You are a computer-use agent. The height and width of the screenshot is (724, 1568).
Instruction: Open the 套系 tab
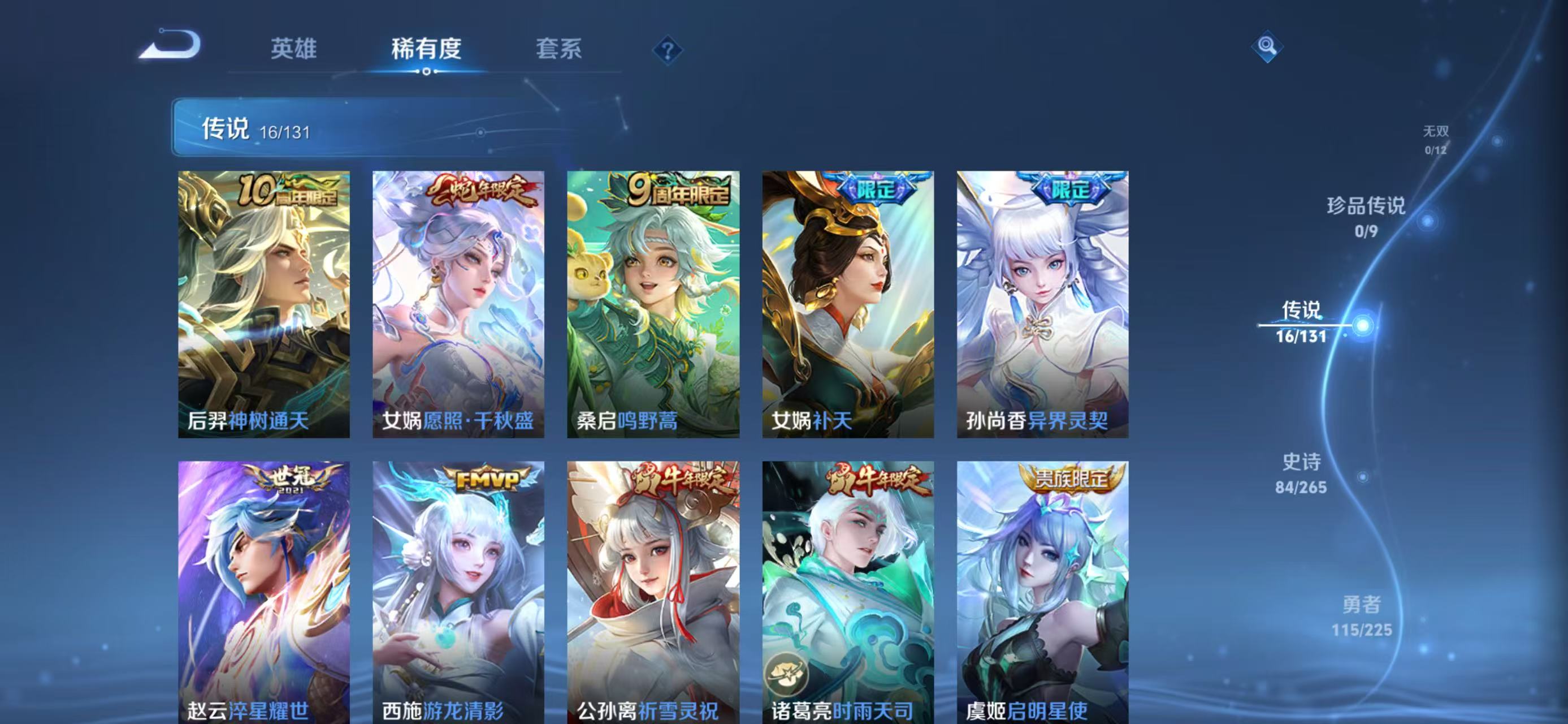point(558,49)
